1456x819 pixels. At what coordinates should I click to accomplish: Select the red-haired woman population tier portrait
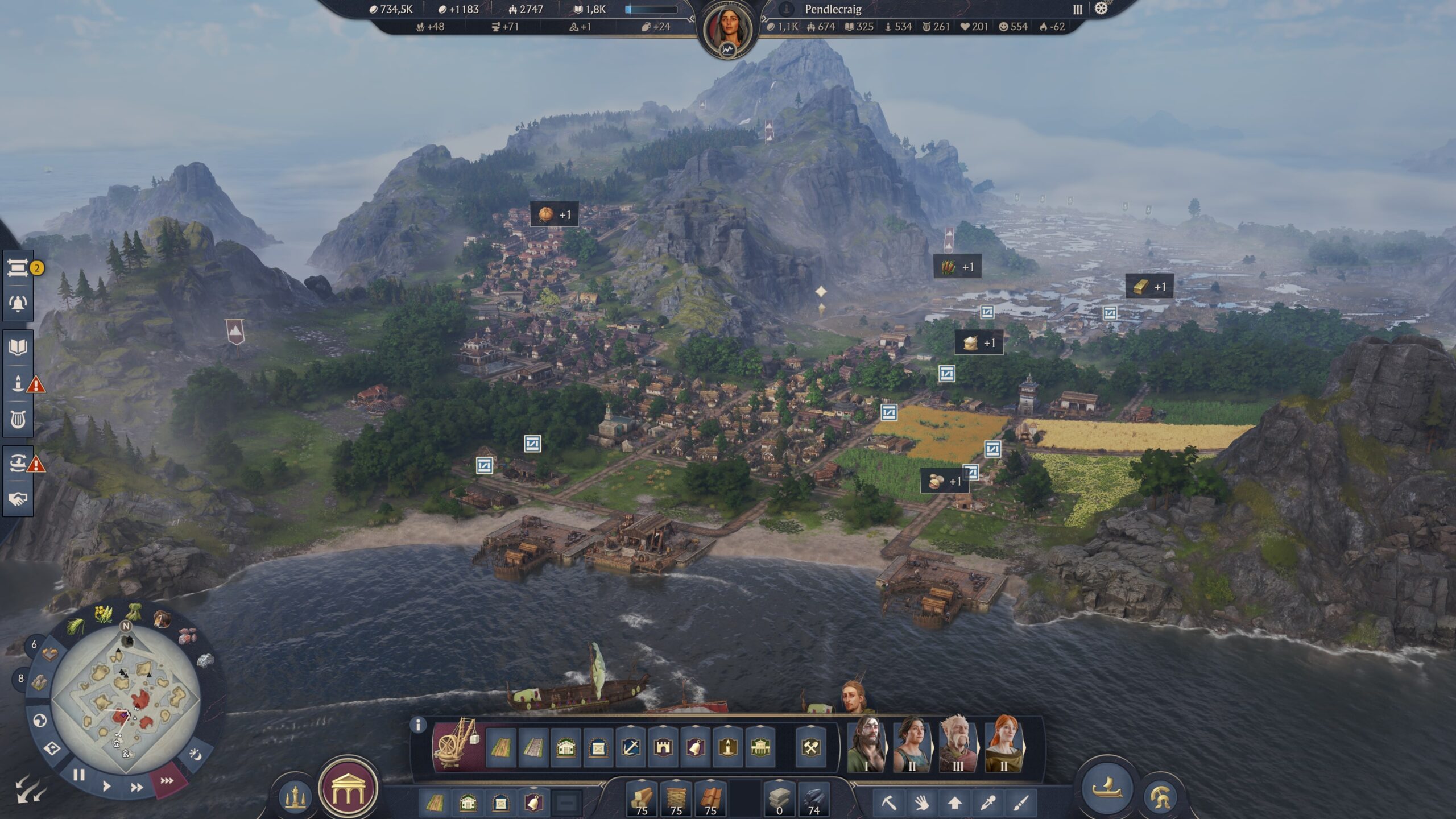tap(1003, 744)
